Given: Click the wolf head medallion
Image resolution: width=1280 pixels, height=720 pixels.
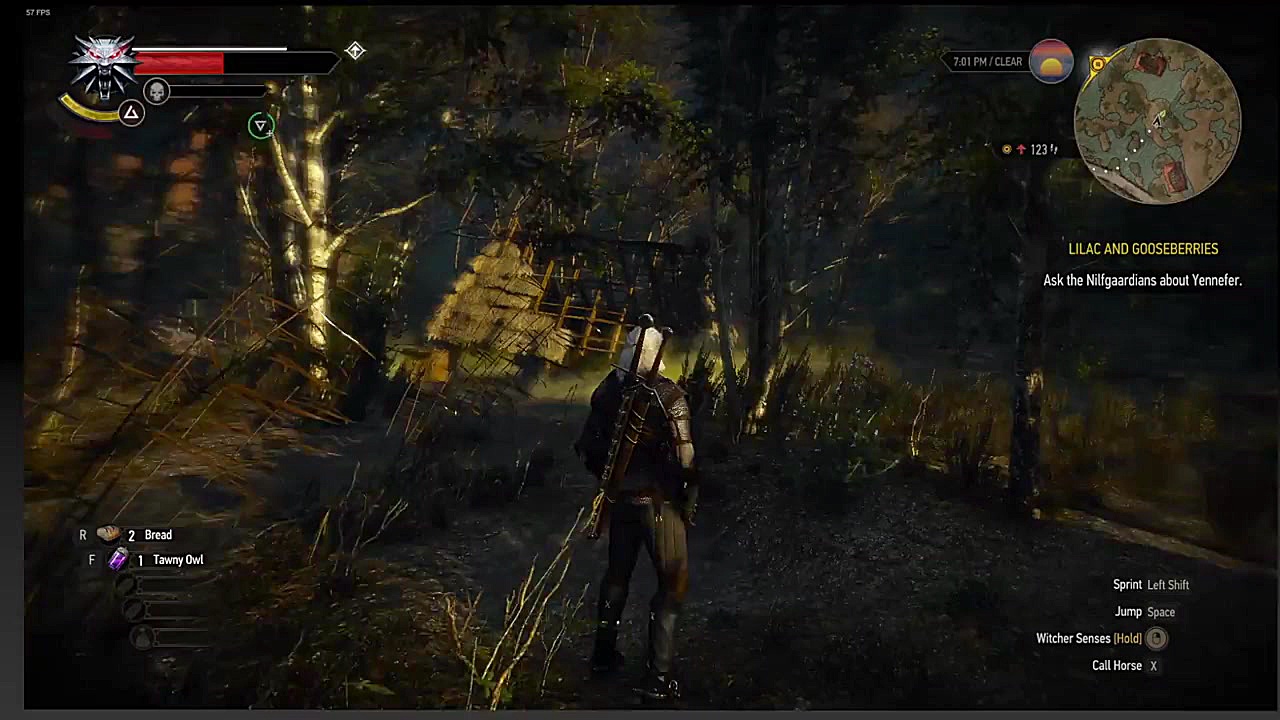Looking at the screenshot, I should [x=104, y=64].
